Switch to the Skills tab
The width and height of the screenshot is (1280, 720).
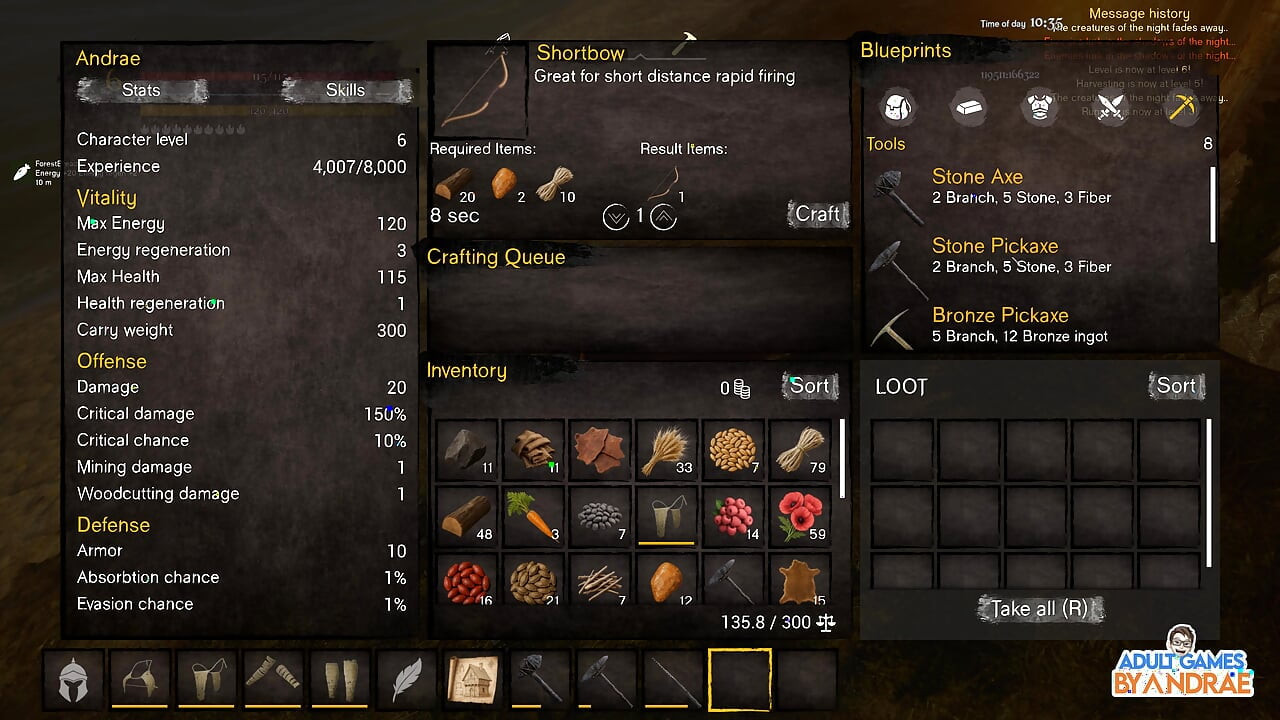click(x=345, y=90)
